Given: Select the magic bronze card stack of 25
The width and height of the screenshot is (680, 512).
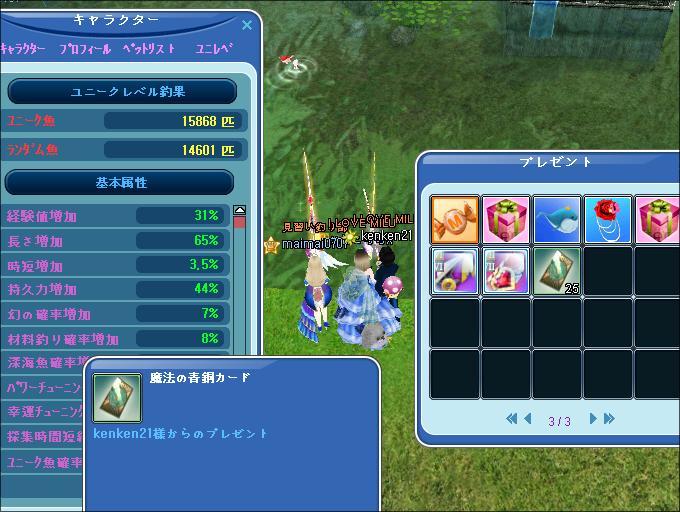Looking at the screenshot, I should point(557,271).
